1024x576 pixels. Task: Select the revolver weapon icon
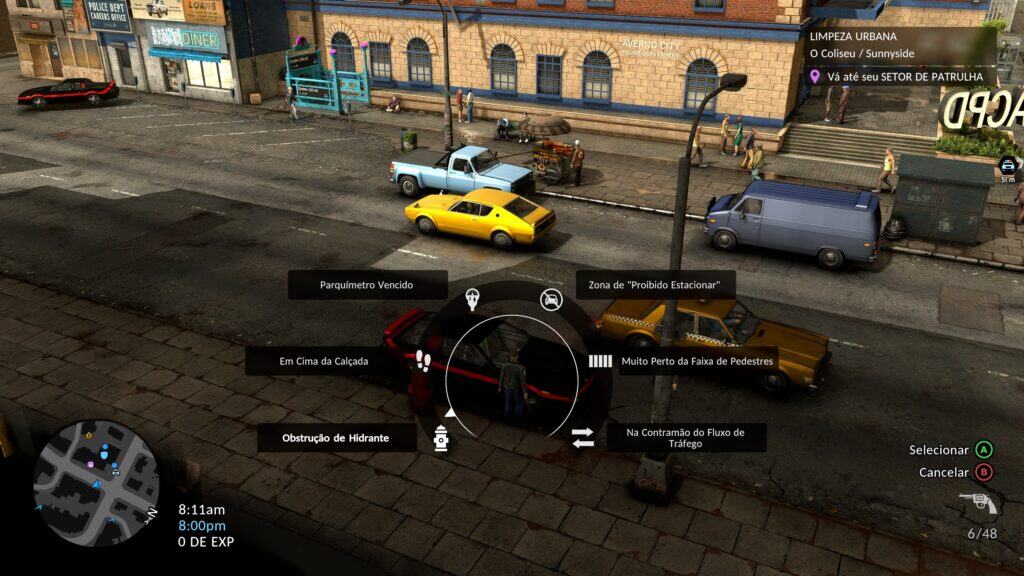point(977,505)
